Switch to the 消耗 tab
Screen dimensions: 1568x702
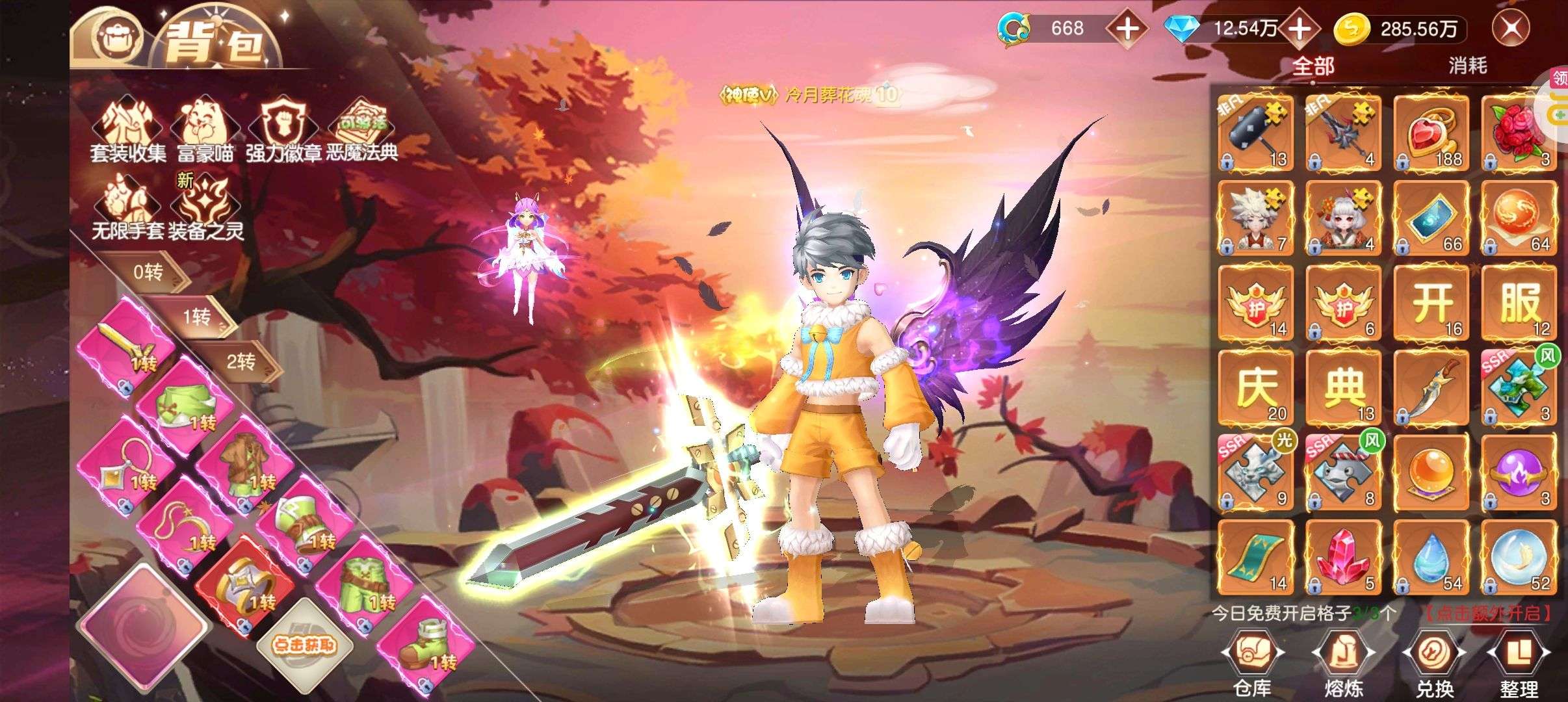point(1467,66)
